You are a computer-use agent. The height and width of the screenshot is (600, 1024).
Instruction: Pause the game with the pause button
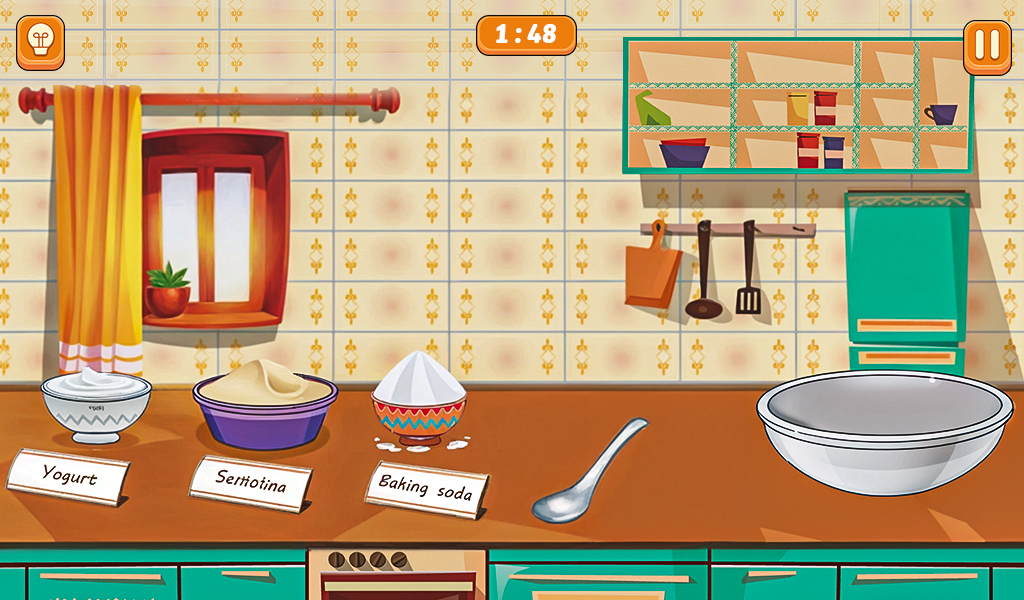[987, 46]
